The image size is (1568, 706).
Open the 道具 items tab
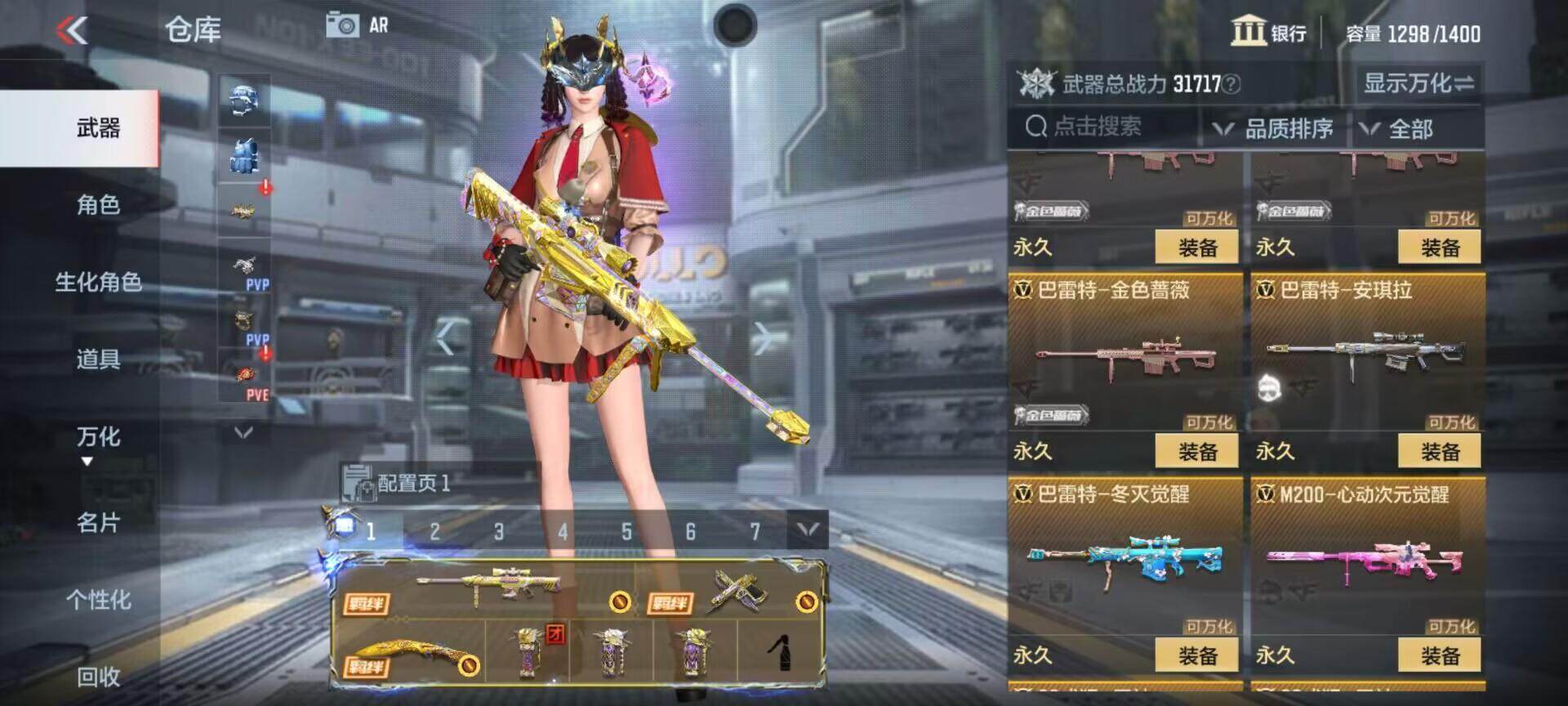coord(98,360)
